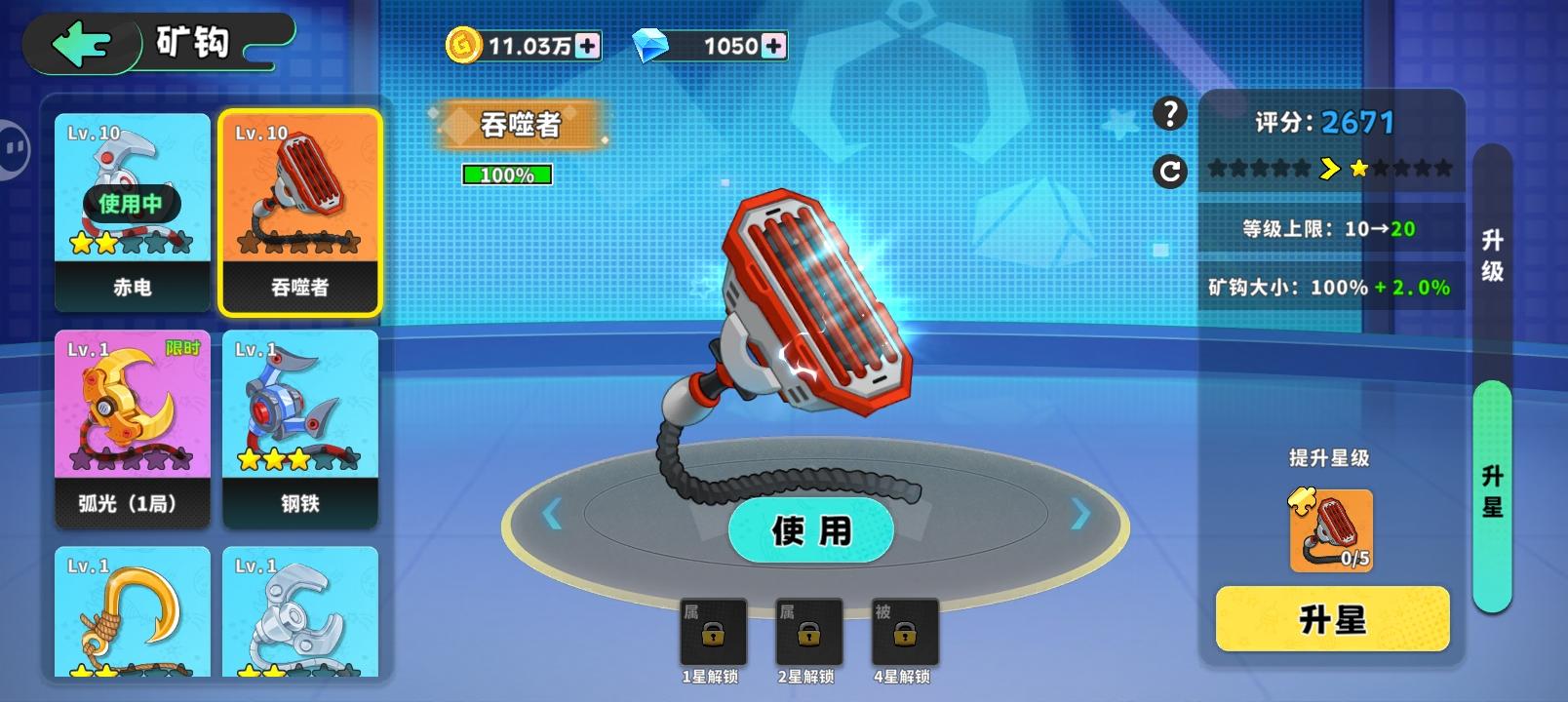
Task: Tap the green back arrow
Action: tap(83, 43)
